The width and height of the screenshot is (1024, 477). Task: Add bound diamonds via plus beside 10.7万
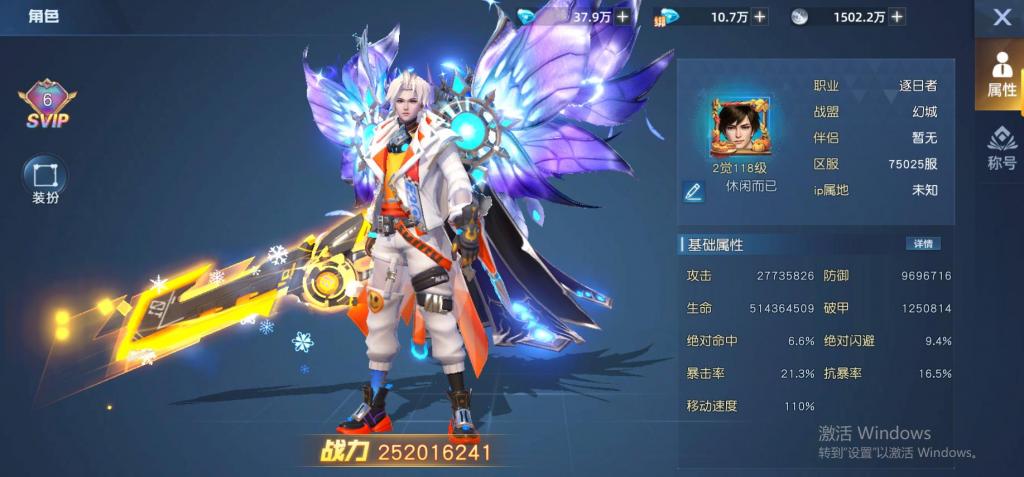[x=760, y=16]
